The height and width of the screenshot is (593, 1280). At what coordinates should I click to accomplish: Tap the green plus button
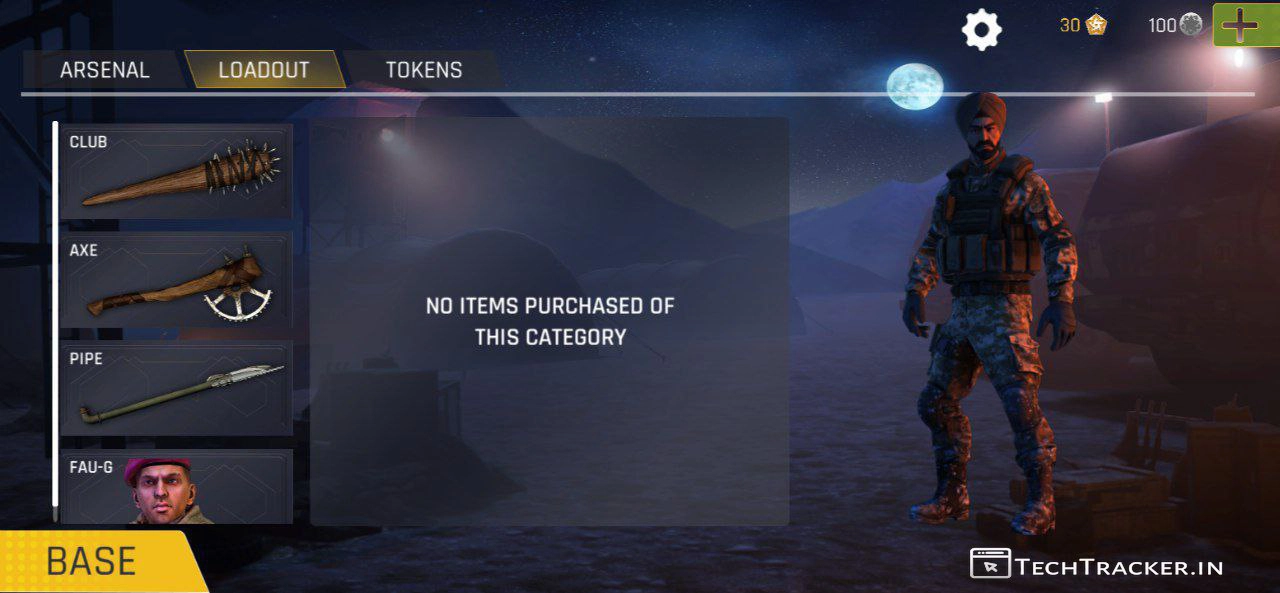(x=1240, y=25)
